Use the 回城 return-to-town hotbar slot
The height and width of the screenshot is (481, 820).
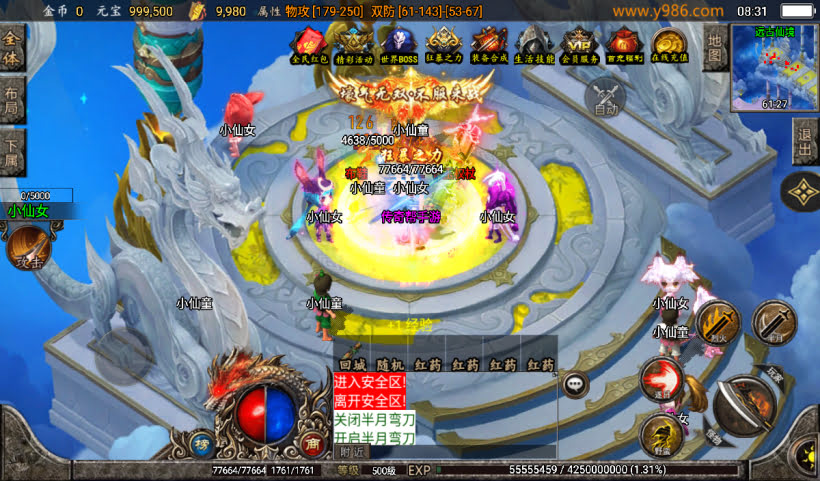[x=352, y=366]
